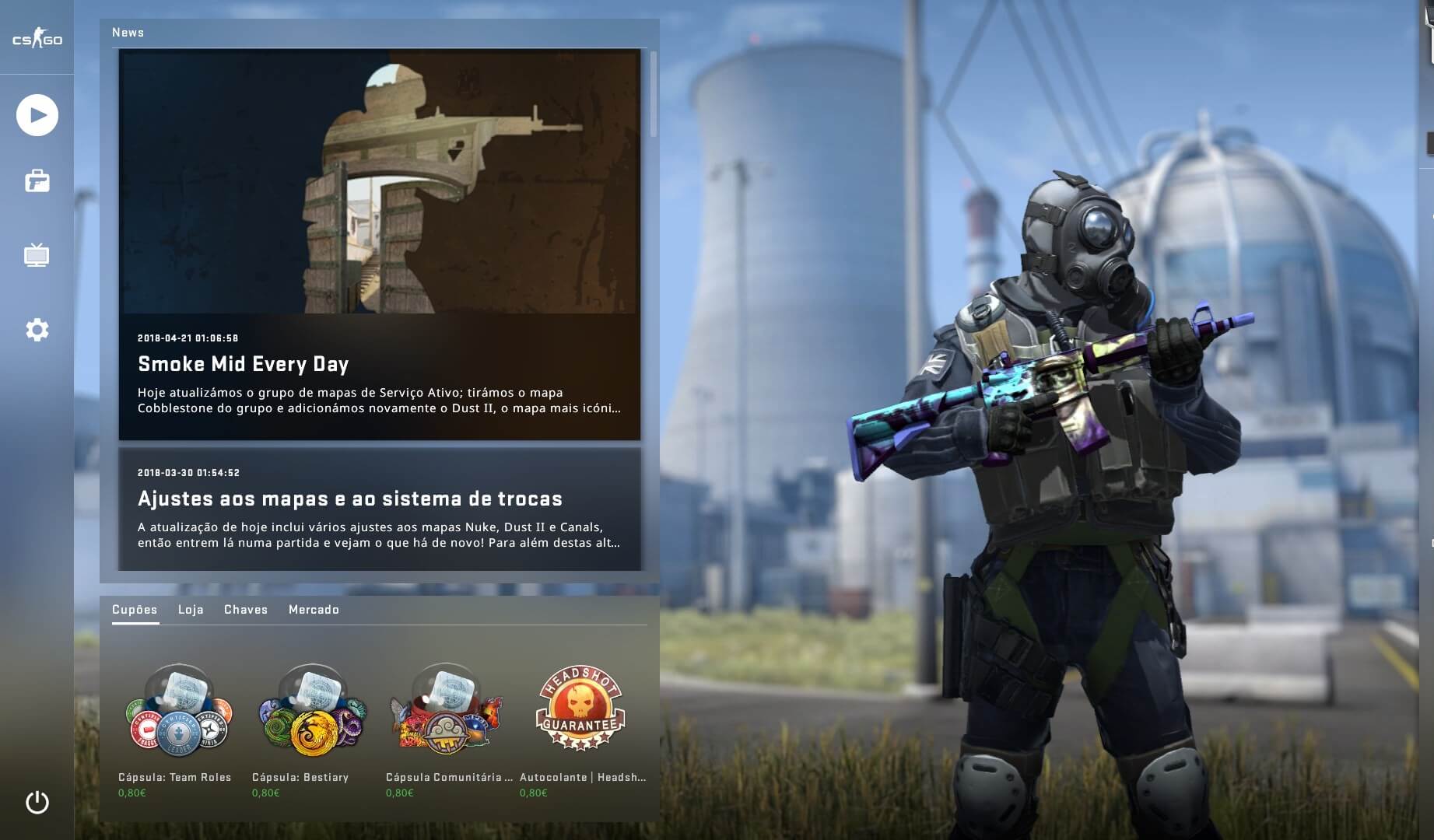Open the Settings gear menu
Image resolution: width=1434 pixels, height=840 pixels.
pos(37,330)
